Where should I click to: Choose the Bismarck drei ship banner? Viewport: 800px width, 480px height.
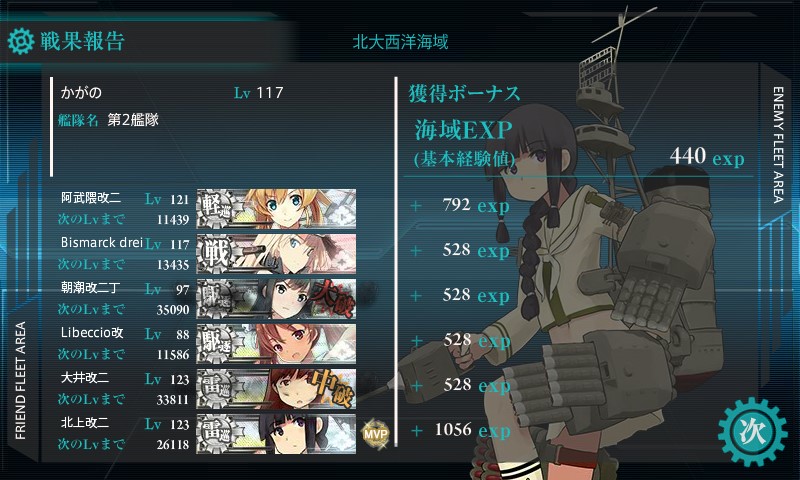tap(277, 252)
